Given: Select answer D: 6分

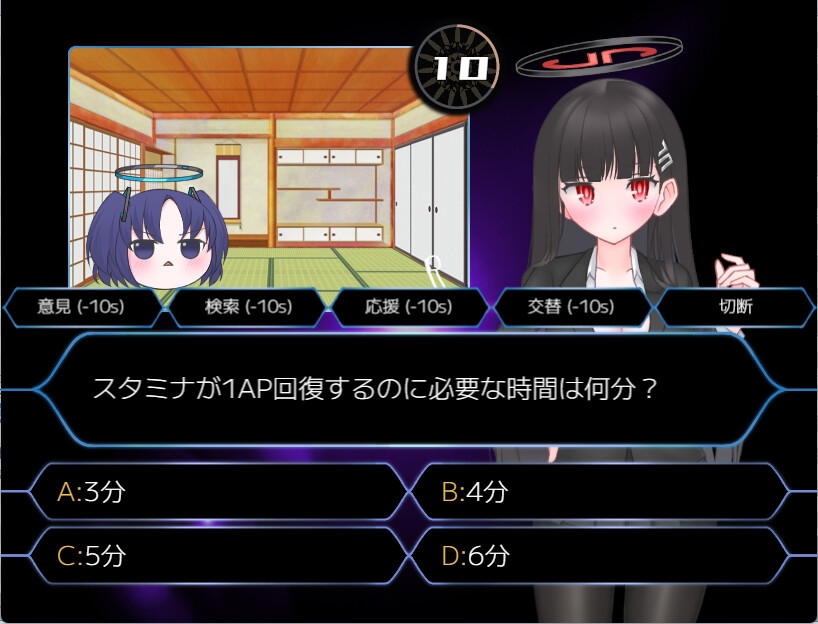Looking at the screenshot, I should [599, 556].
